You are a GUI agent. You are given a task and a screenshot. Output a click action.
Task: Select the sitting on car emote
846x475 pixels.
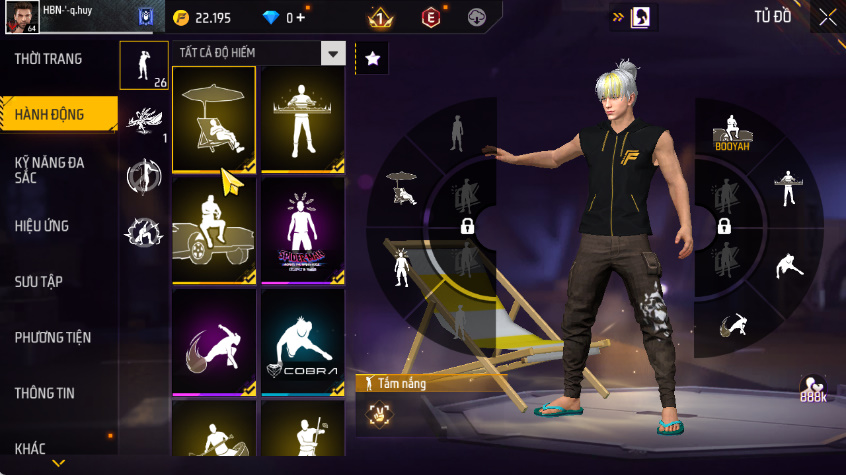tap(213, 230)
